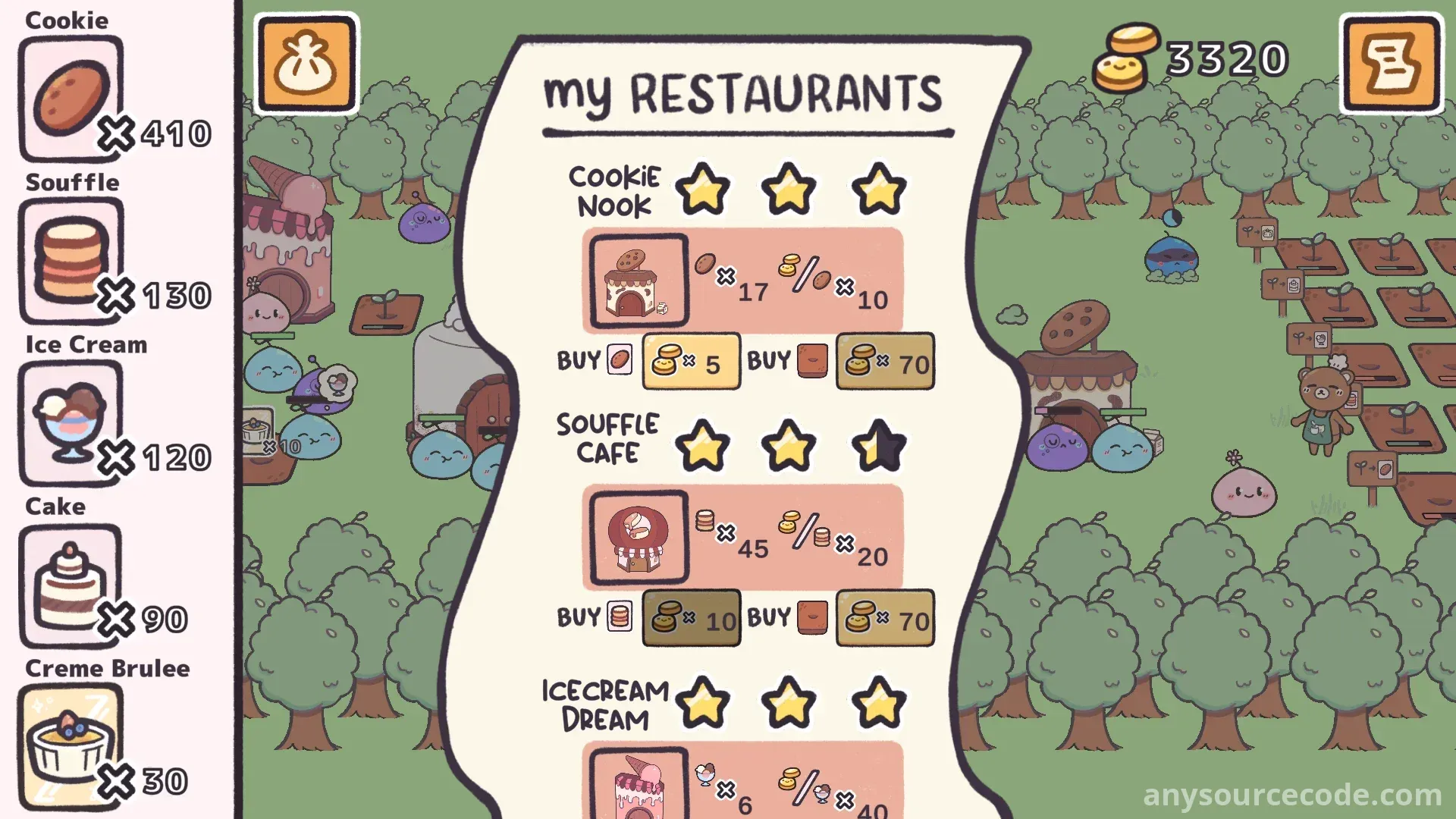1456x819 pixels.
Task: Select the Cookie Nook restaurant thumbnail
Action: 639,281
